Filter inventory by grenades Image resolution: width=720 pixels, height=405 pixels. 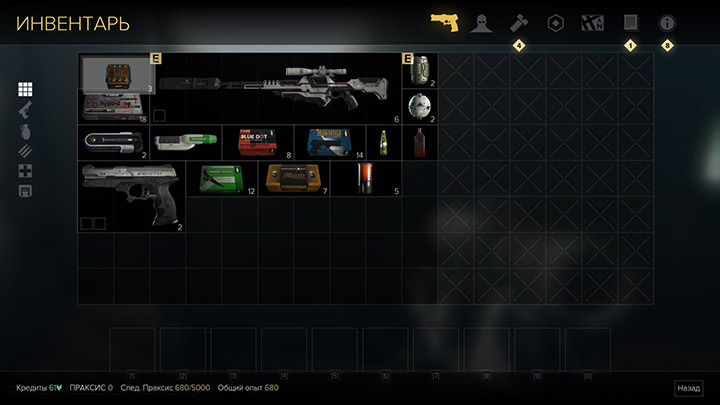click(26, 130)
